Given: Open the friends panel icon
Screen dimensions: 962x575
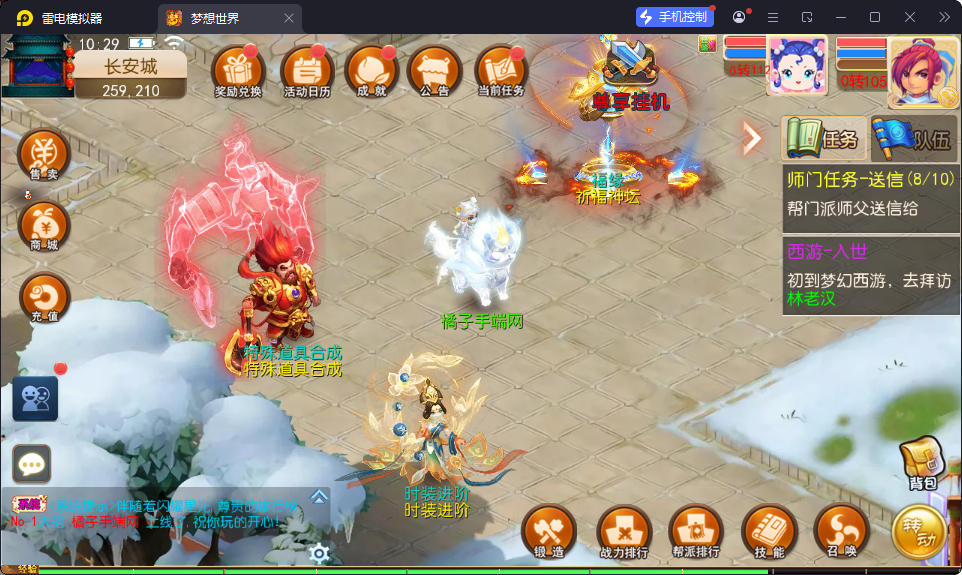Looking at the screenshot, I should pyautogui.click(x=35, y=399).
